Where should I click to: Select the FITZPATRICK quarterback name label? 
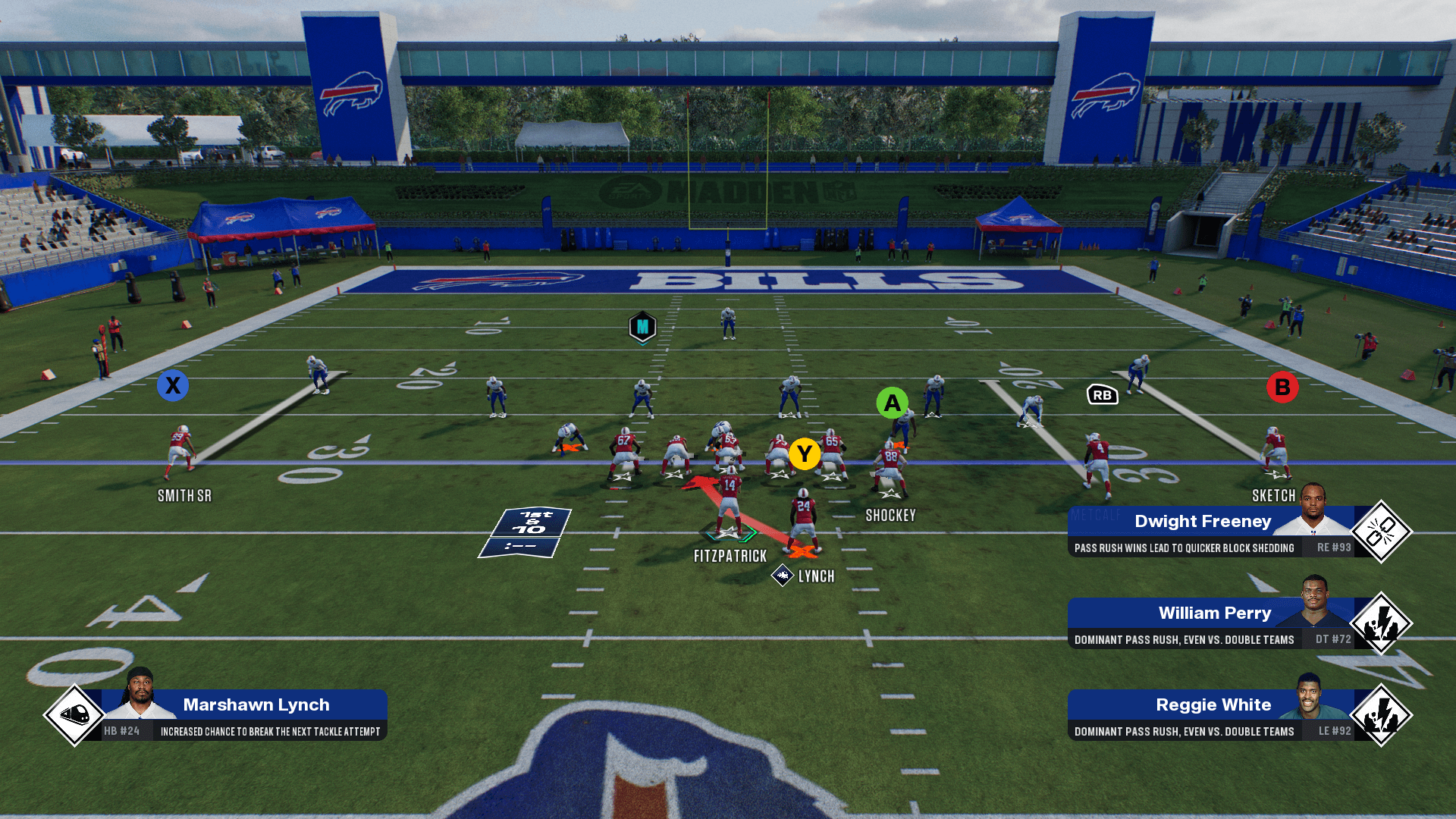[730, 557]
